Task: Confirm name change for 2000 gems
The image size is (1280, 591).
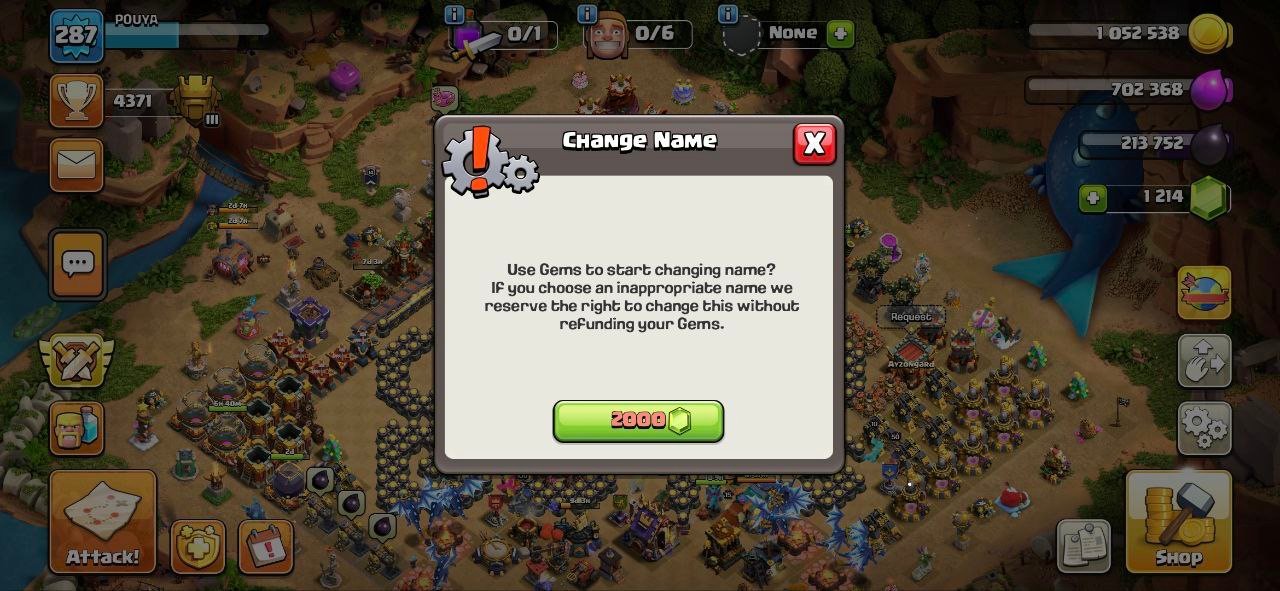Action: click(x=638, y=421)
